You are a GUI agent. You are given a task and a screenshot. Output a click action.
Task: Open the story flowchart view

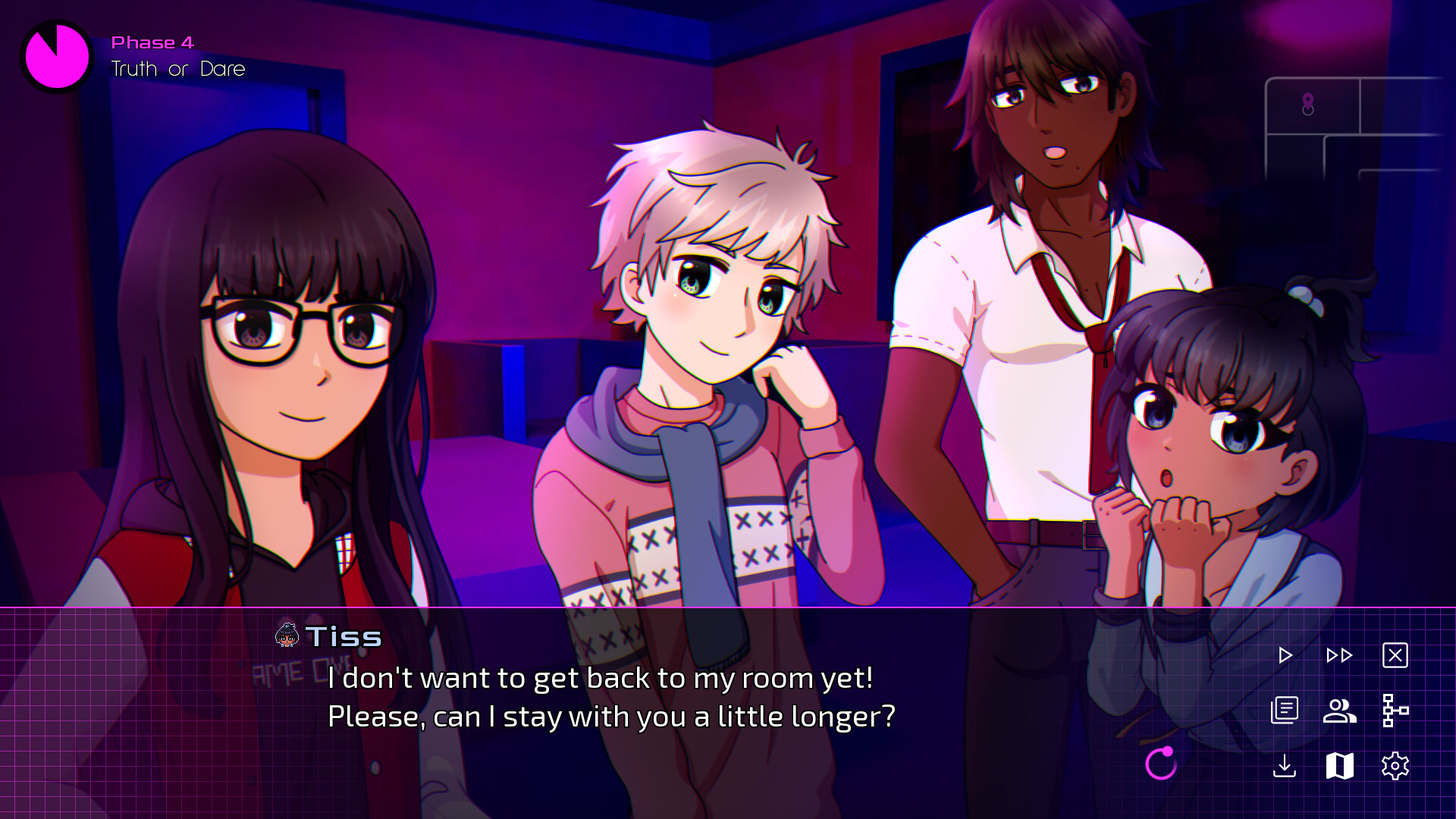pyautogui.click(x=1398, y=711)
